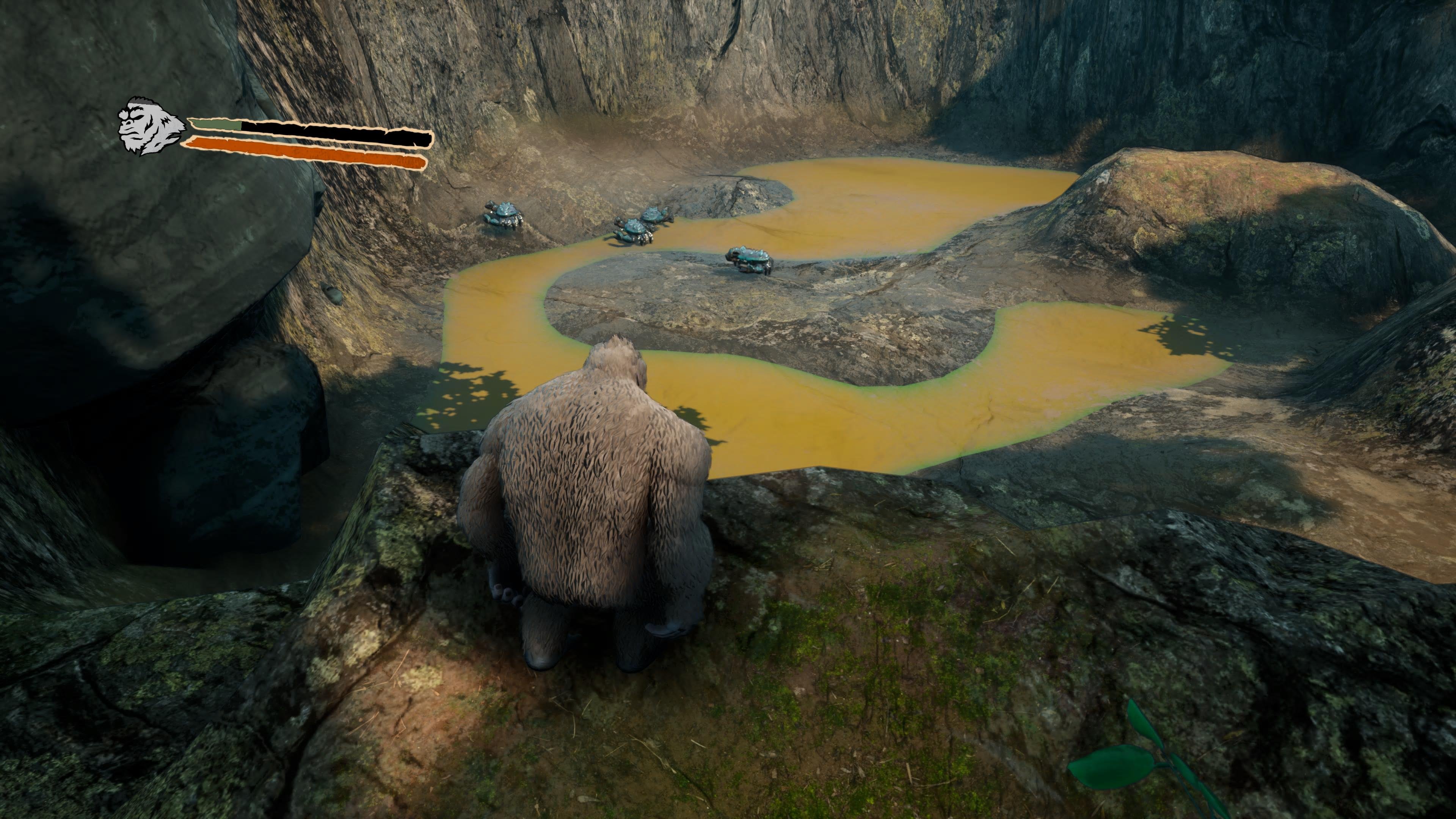Screen dimensions: 1456x819
Task: Click the gorilla head portrait icon
Action: (149, 127)
